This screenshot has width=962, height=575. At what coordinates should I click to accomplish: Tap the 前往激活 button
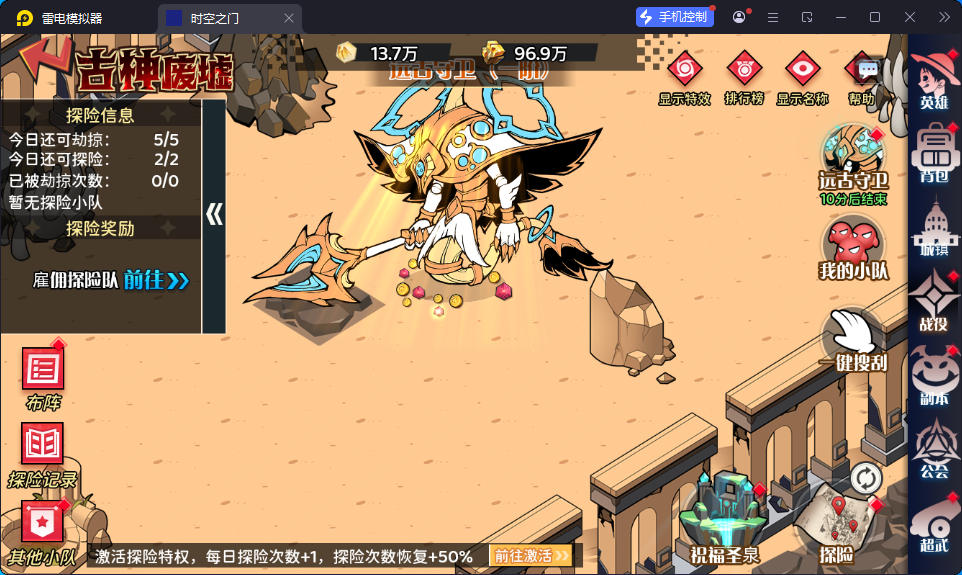[530, 555]
